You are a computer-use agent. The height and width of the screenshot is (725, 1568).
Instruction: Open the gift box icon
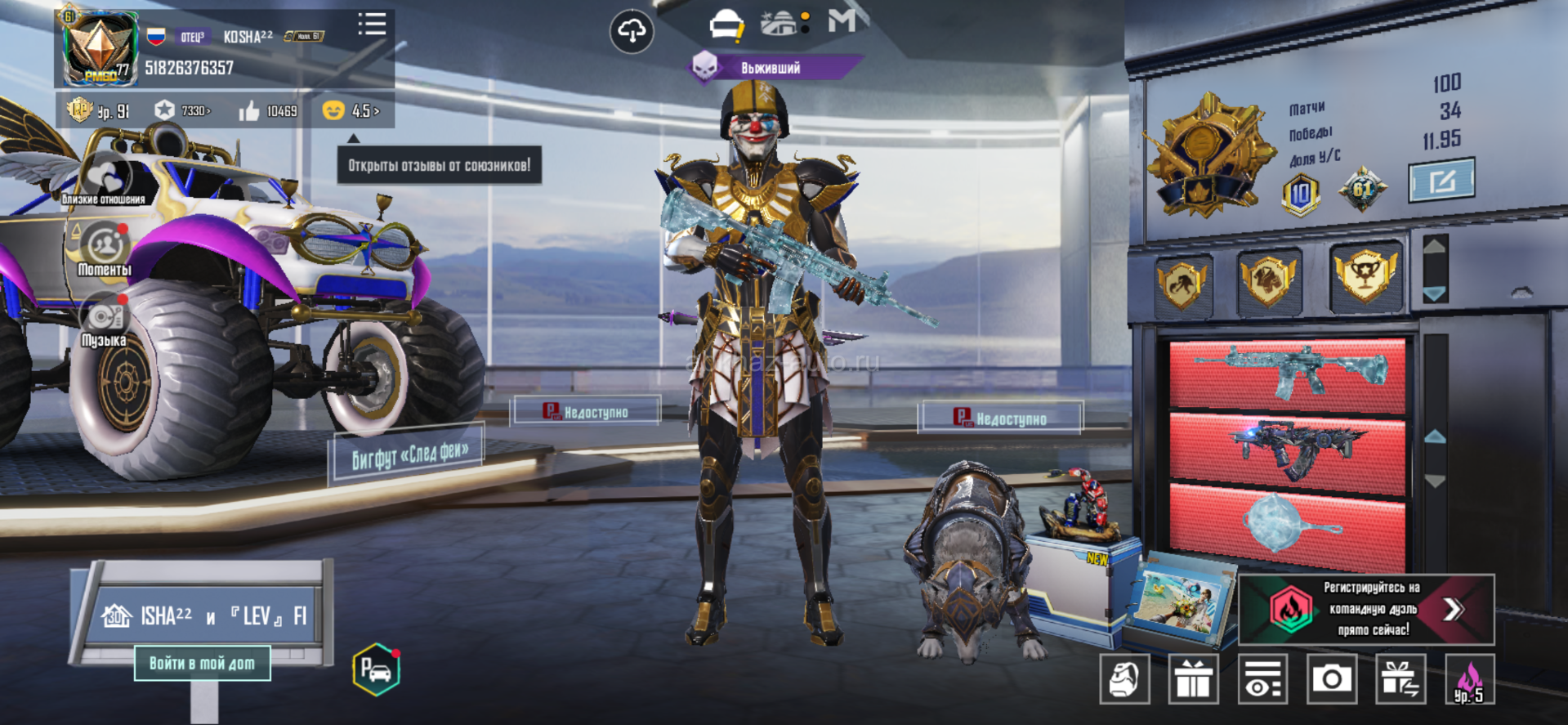[1193, 679]
